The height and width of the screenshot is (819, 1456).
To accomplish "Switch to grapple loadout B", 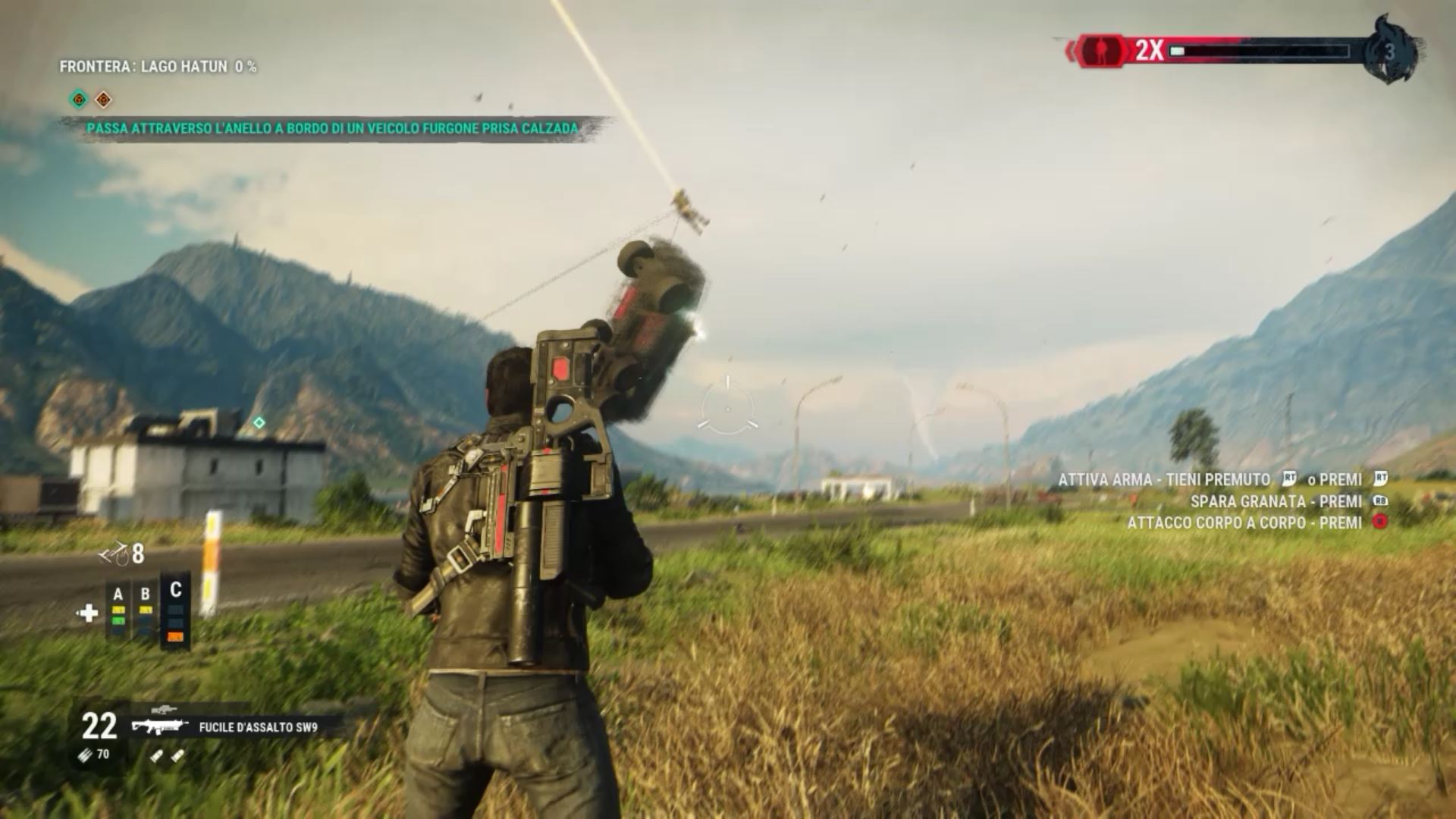I will (x=146, y=607).
